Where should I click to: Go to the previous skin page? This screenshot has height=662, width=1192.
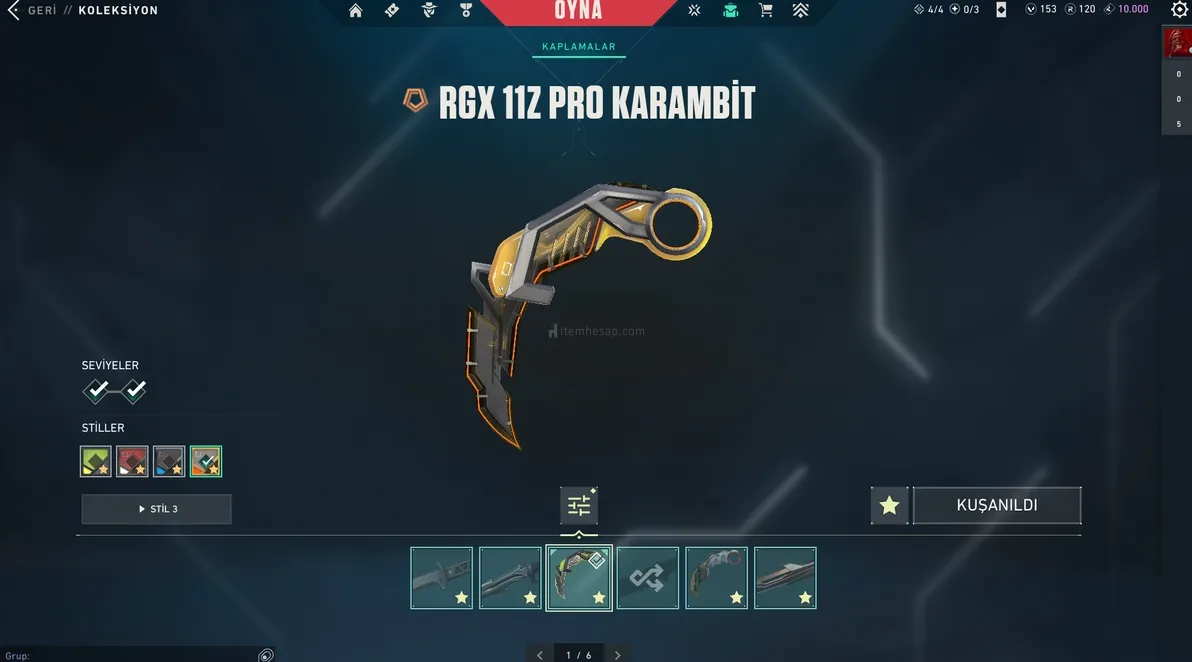click(x=540, y=655)
